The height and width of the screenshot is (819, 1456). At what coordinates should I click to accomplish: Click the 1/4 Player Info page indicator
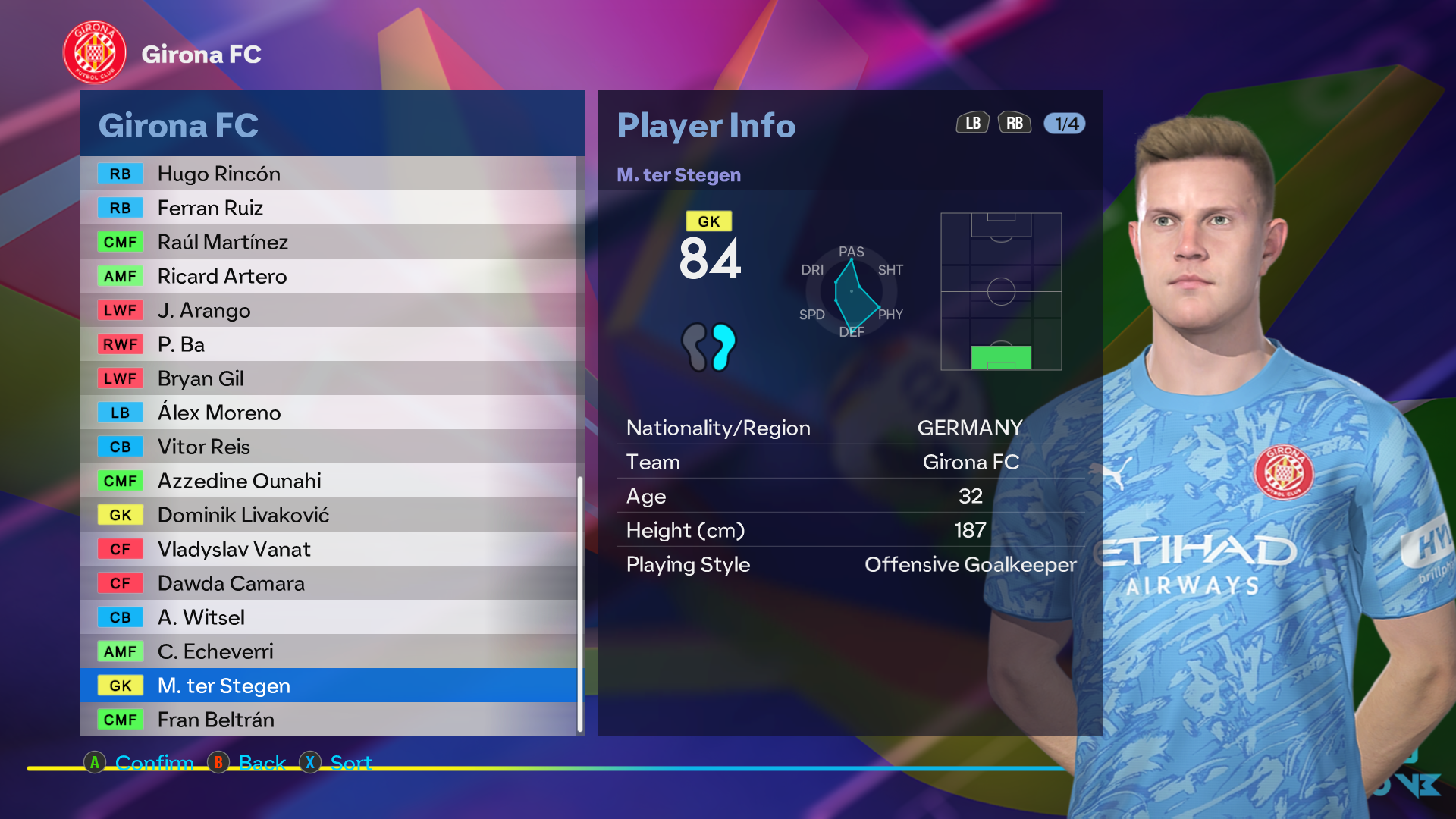point(1065,124)
